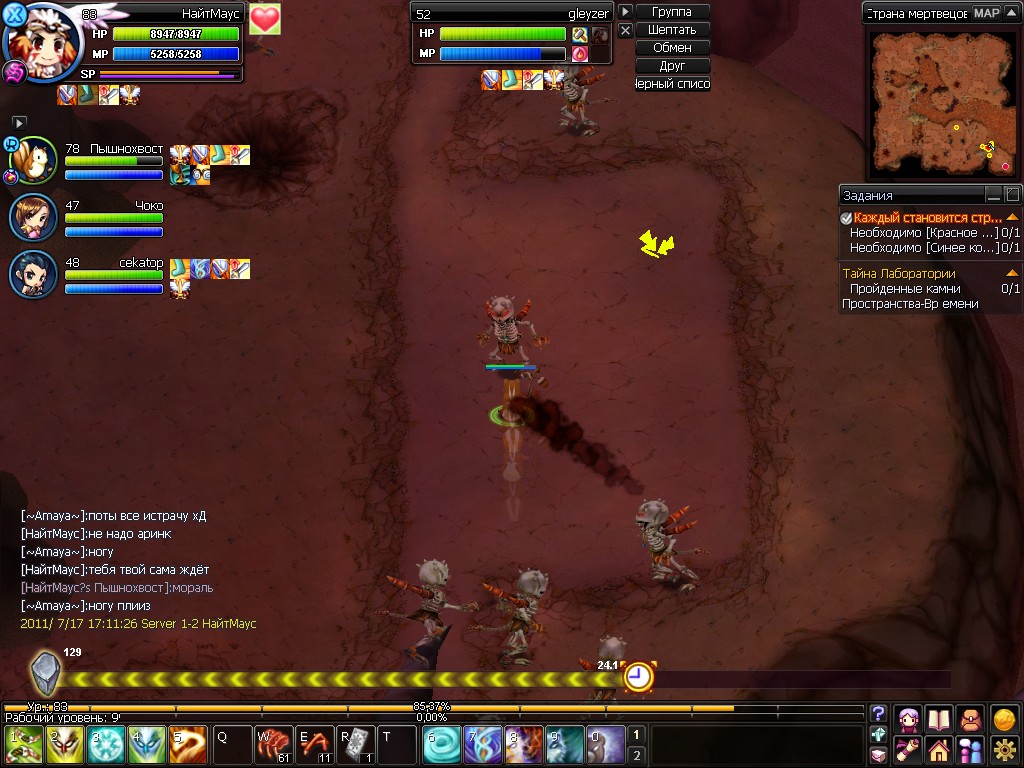Open the blue question mark help
1024x768 pixels.
[878, 714]
